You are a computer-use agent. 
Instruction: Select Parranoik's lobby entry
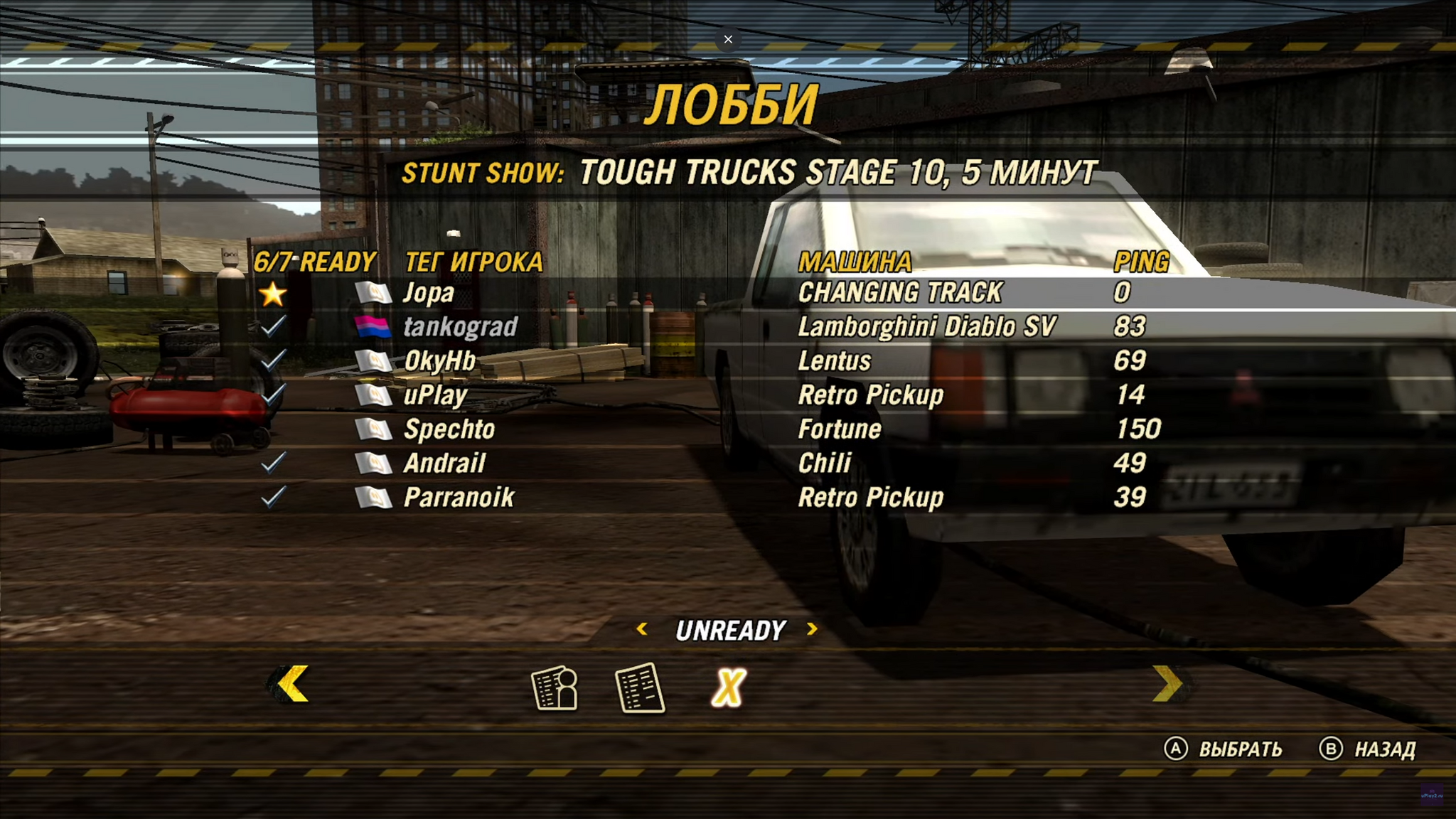[459, 498]
